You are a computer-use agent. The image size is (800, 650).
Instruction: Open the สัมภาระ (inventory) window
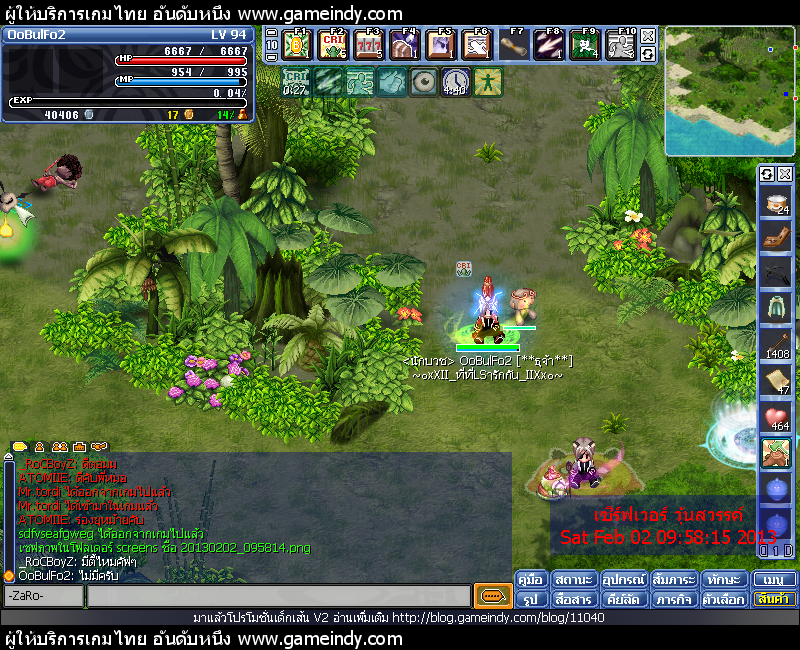[x=674, y=580]
